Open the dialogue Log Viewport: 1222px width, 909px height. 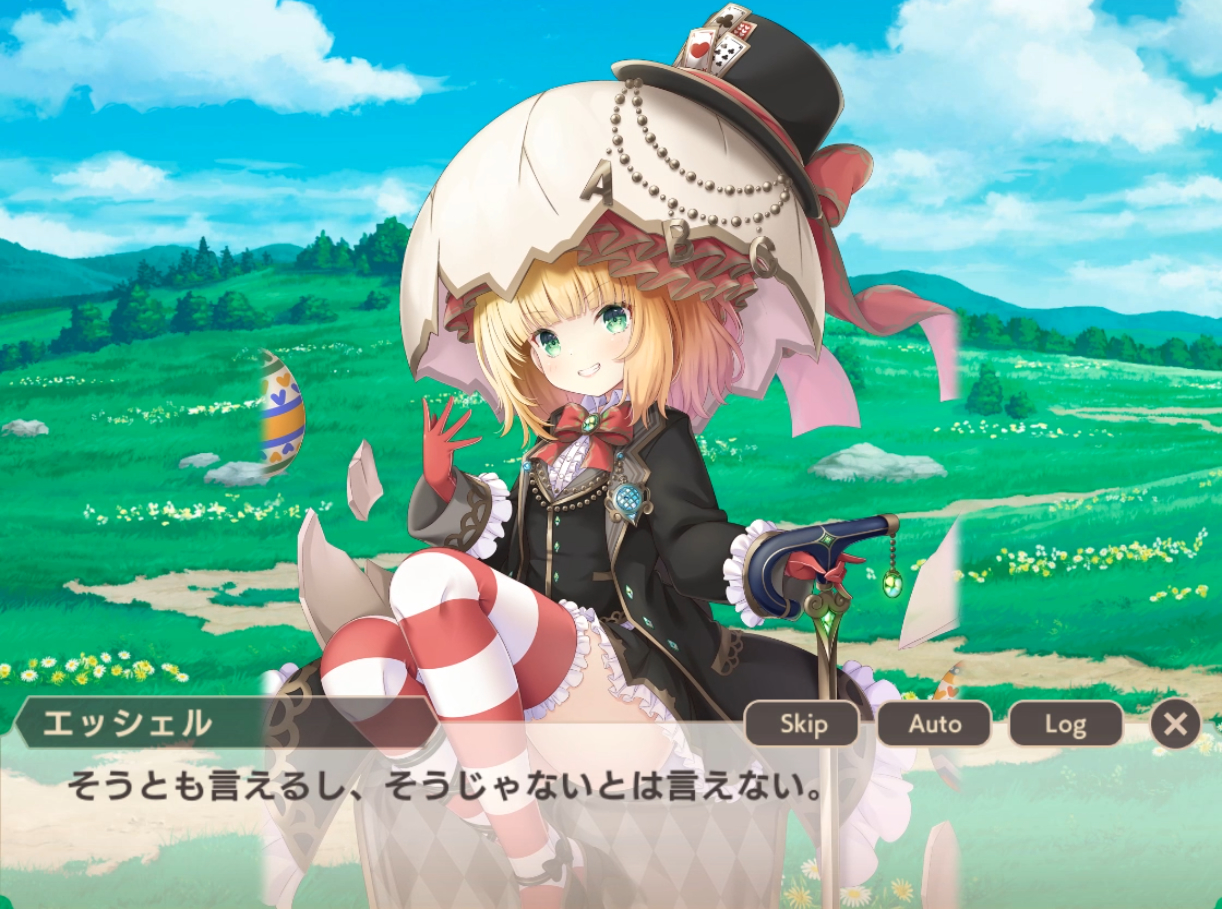click(1065, 723)
